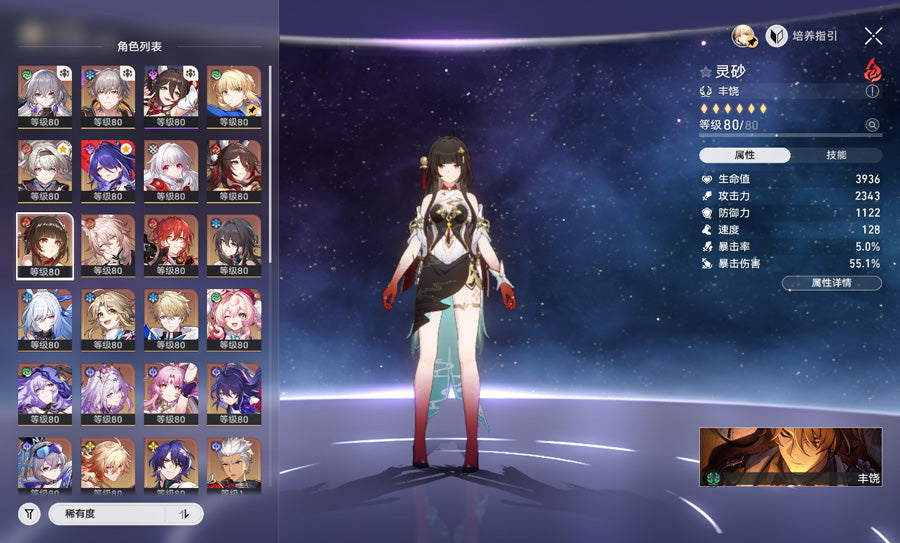Select the level 1 silver-haired character
The height and width of the screenshot is (543, 900).
coord(233,467)
